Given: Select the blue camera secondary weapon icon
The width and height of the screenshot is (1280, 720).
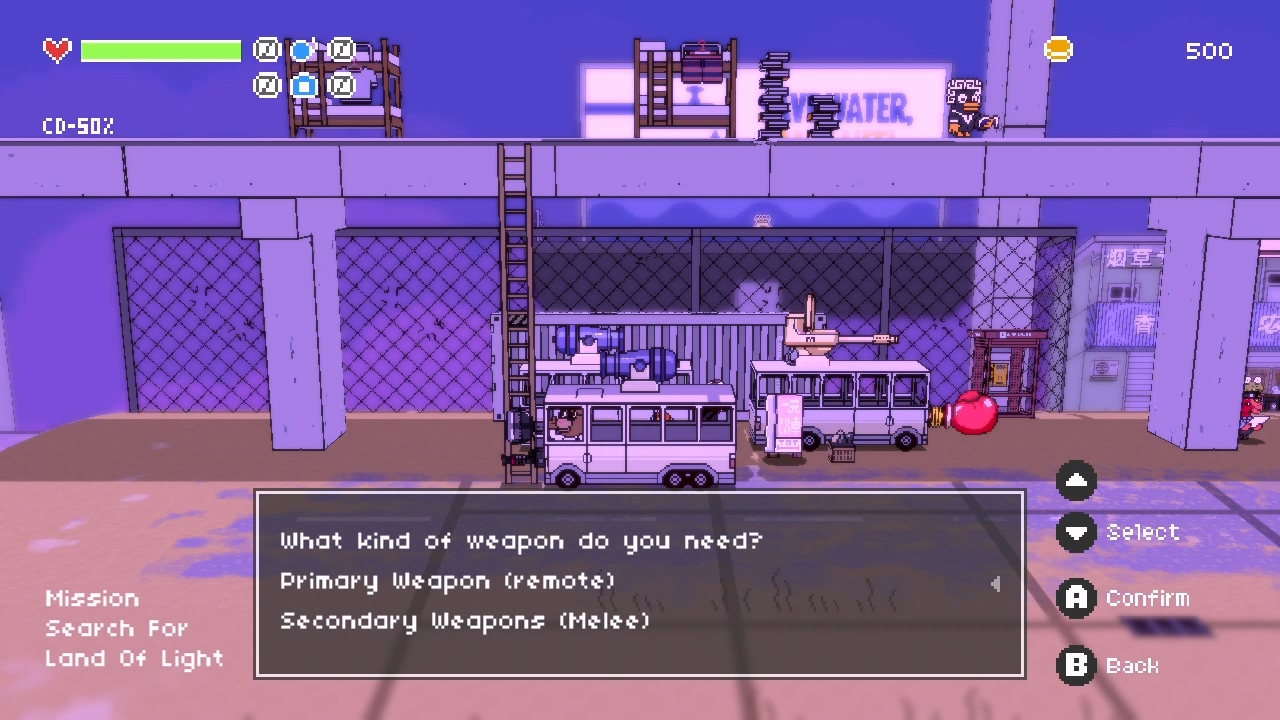Looking at the screenshot, I should (303, 86).
